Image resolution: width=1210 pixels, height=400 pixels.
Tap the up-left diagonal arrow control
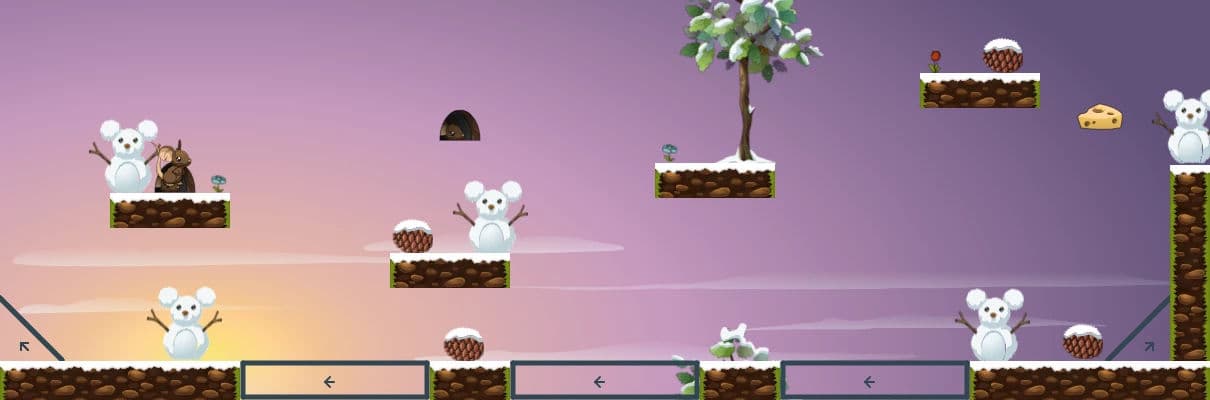point(24,347)
